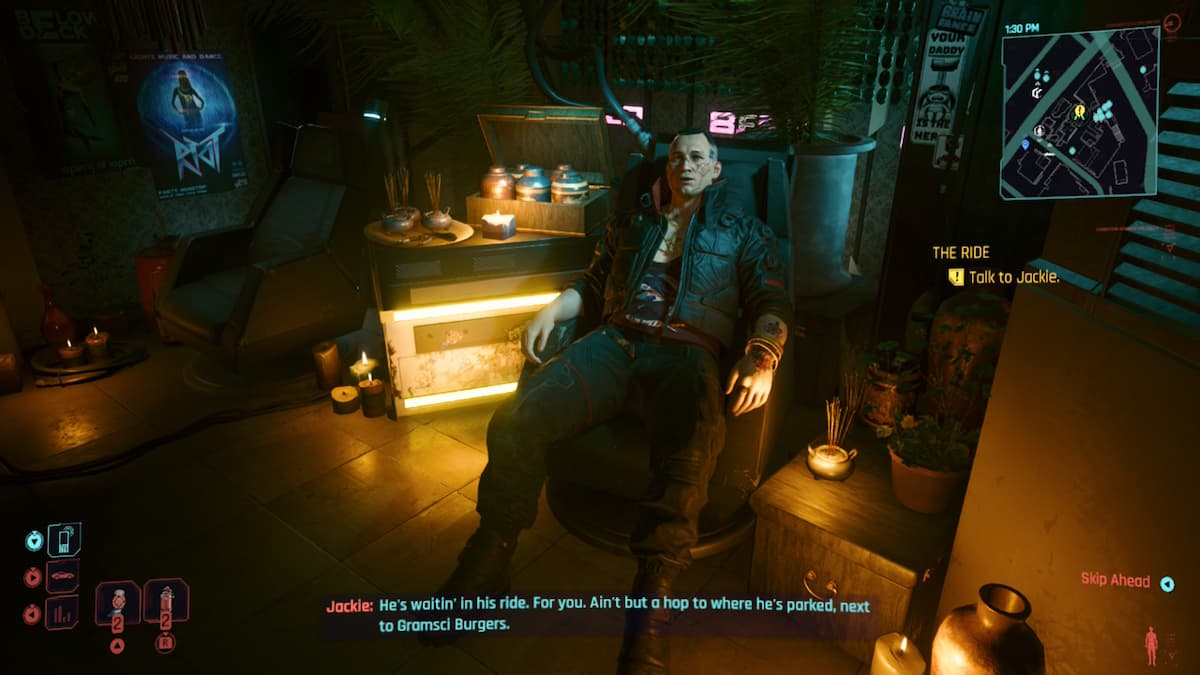Screen dimensions: 1200x675
Task: Open the phone quick-access icon
Action: (x=64, y=540)
